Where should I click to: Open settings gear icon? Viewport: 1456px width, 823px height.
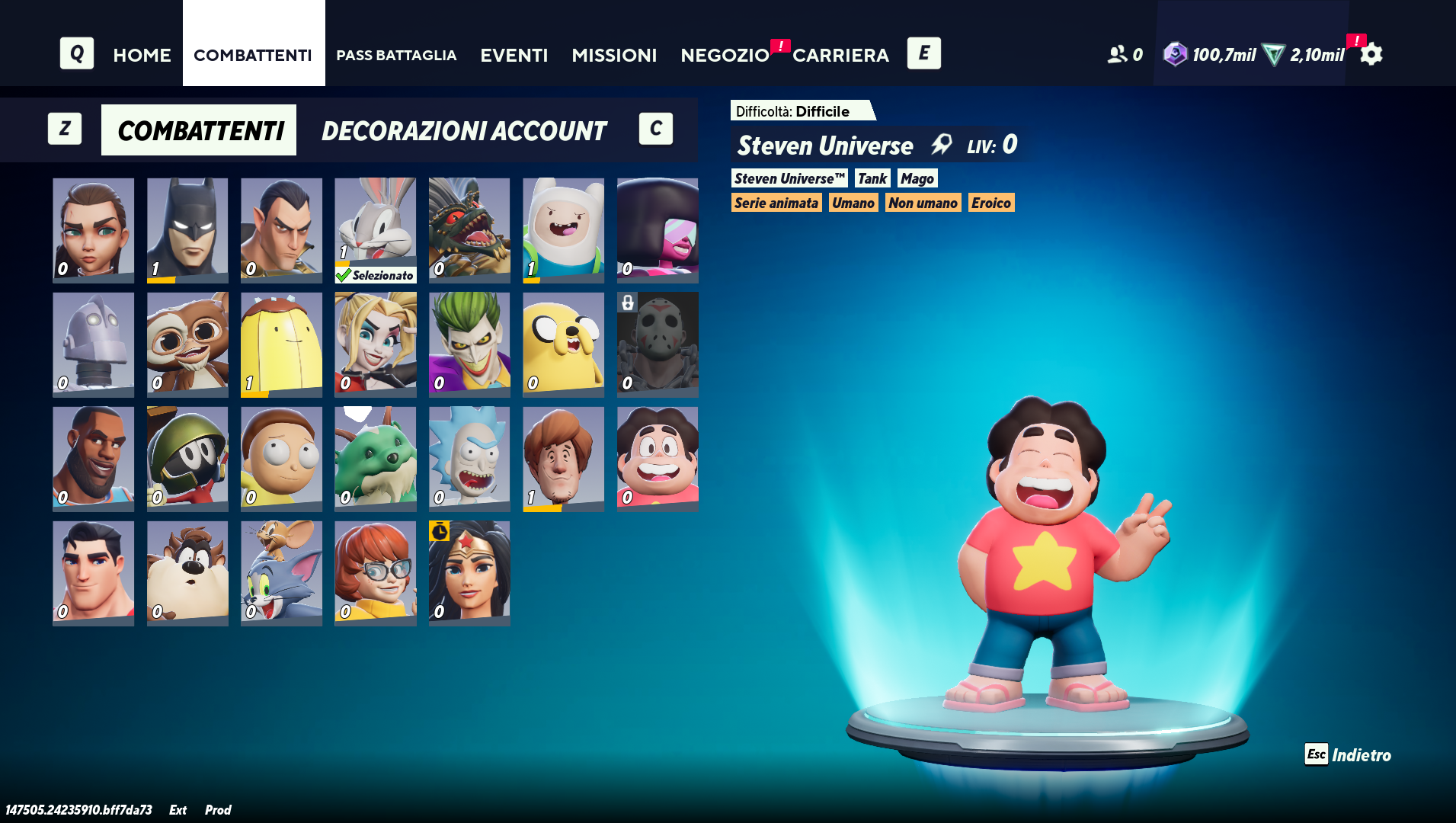[x=1371, y=55]
